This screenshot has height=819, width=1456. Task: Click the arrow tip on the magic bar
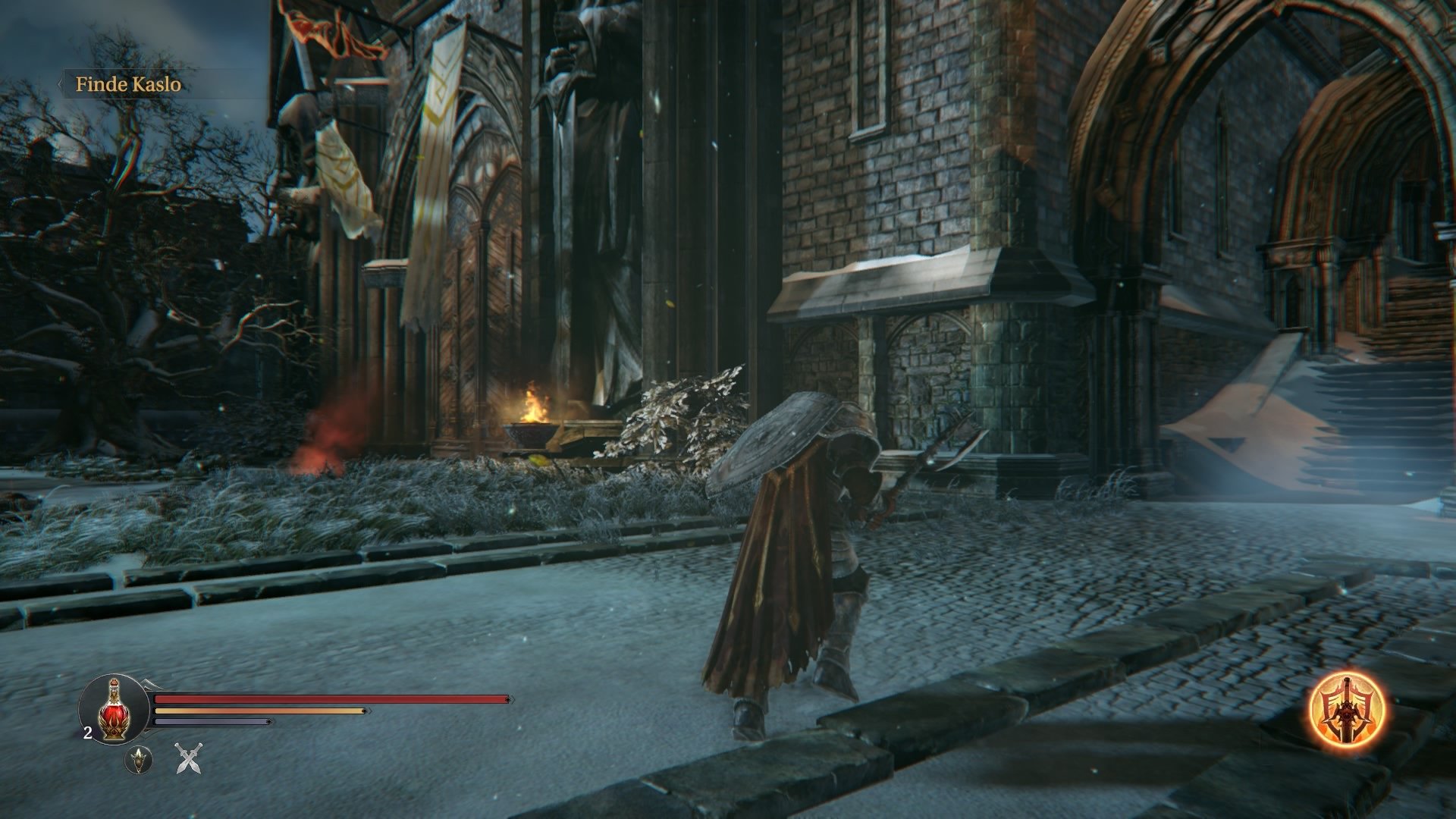click(x=270, y=720)
